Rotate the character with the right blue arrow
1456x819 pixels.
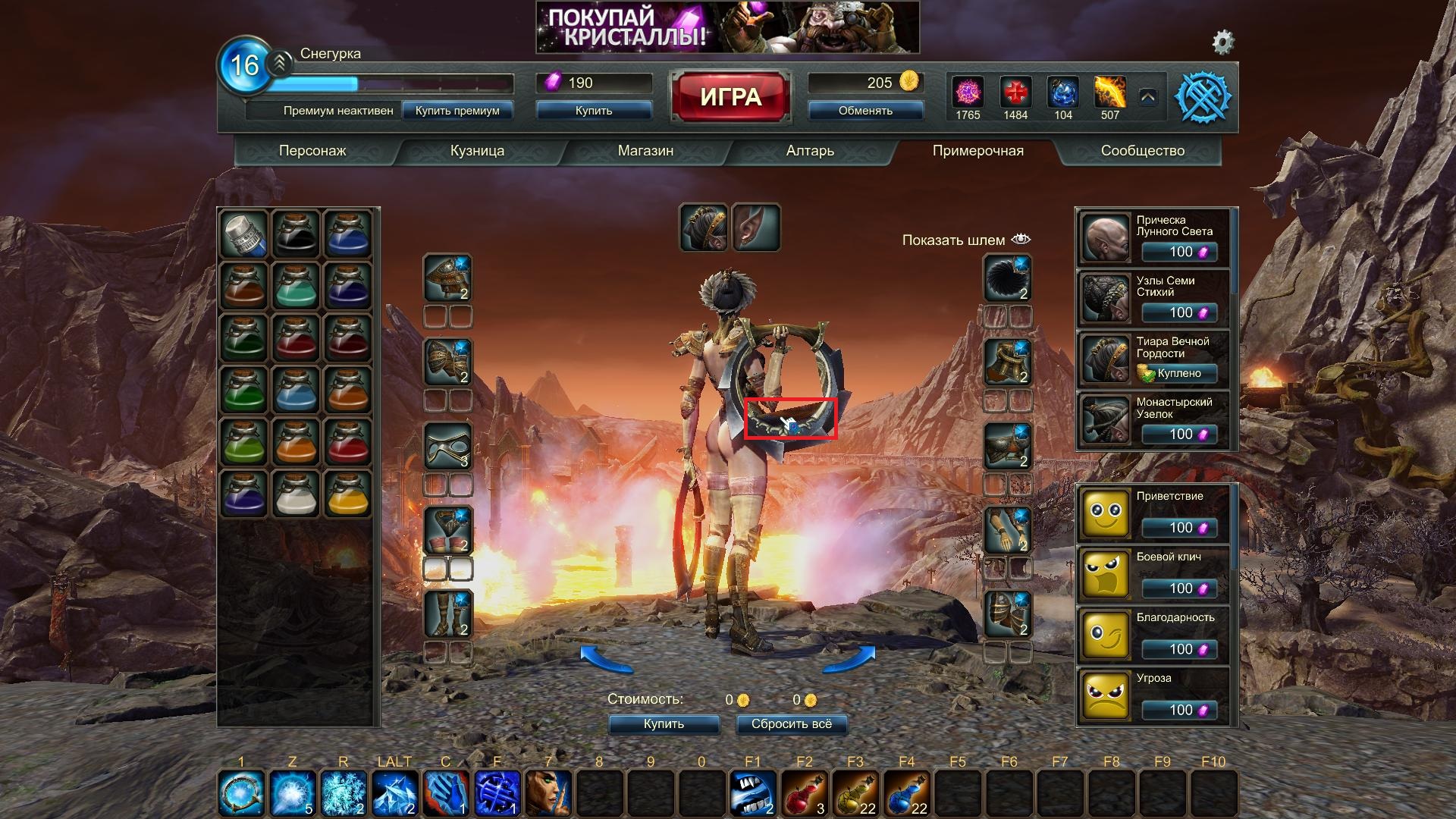(849, 659)
